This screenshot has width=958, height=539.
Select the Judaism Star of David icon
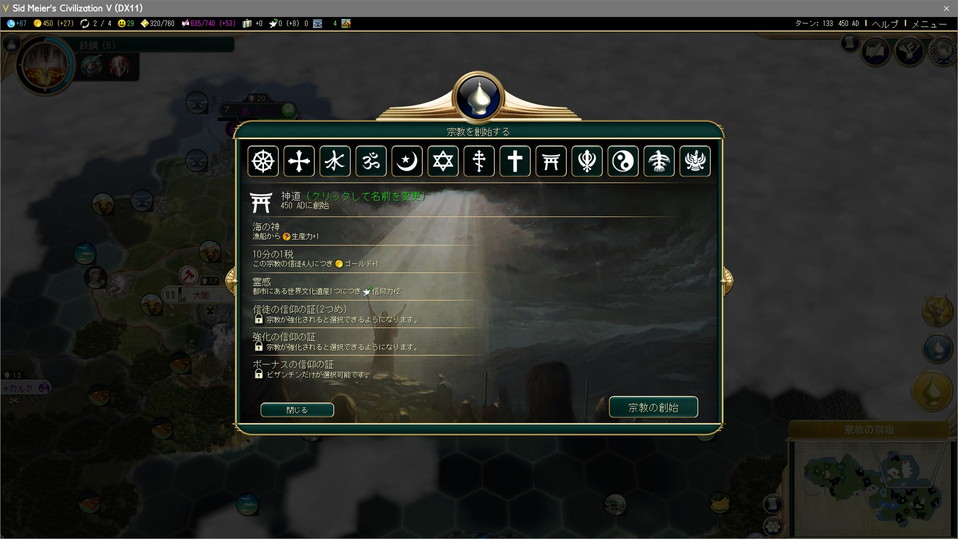point(443,161)
